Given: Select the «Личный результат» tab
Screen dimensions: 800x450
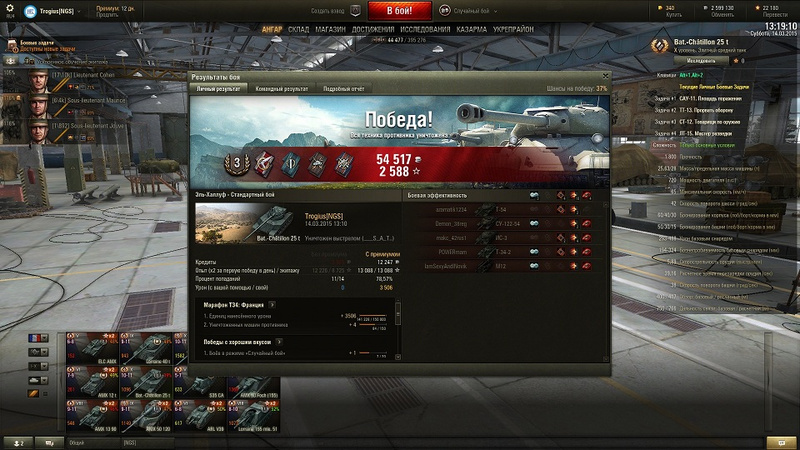Looking at the screenshot, I should pos(217,89).
